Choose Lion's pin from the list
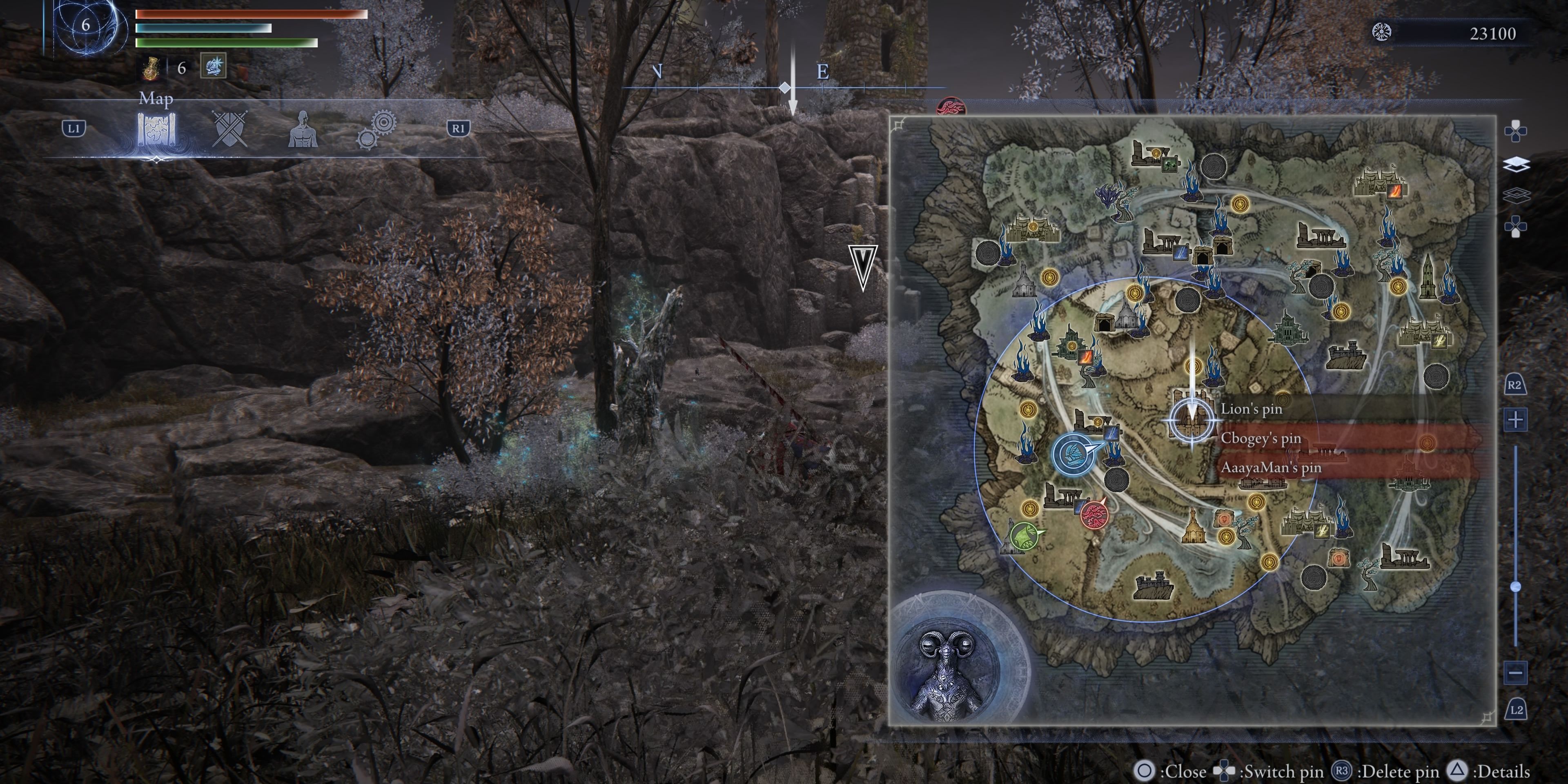 (1251, 409)
